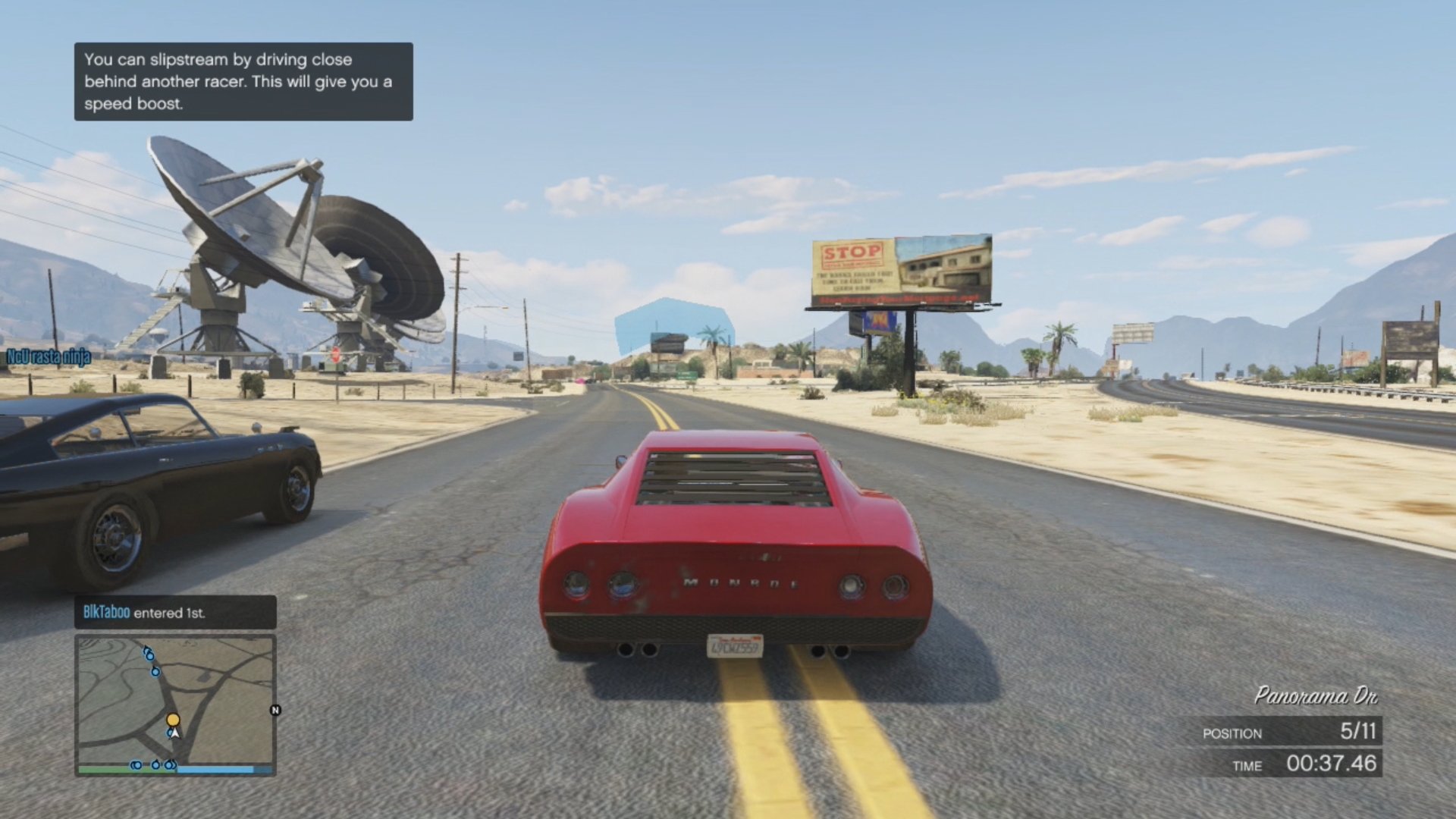Select the cluster of racer blips near minimap bottom
This screenshot has height=819, width=1456.
click(x=154, y=764)
